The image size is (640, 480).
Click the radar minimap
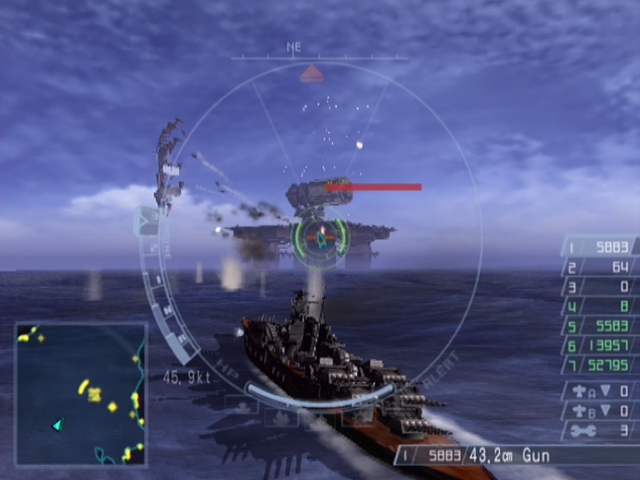tap(81, 394)
